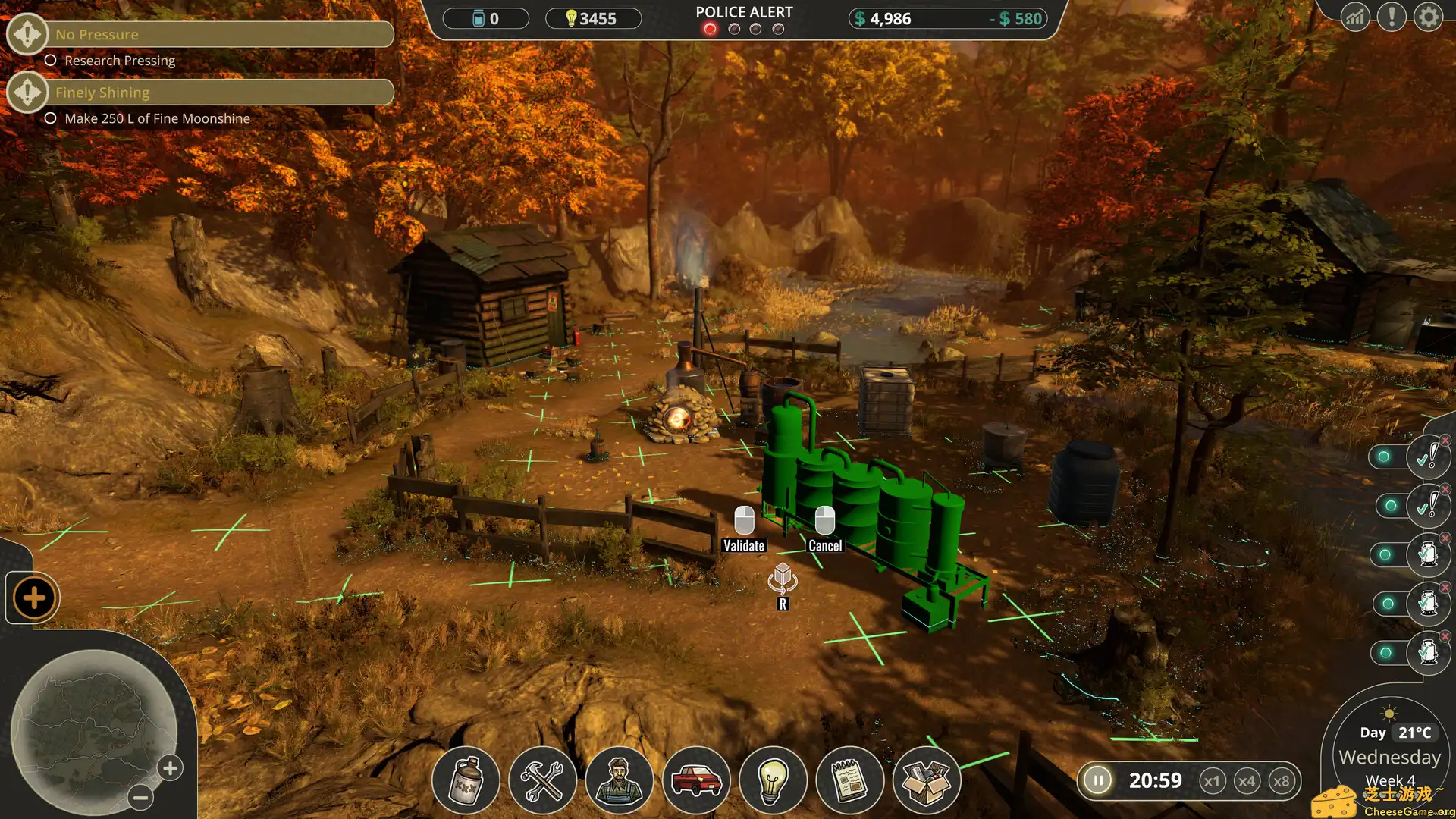Click the orange plus button on left edge

(x=34, y=598)
